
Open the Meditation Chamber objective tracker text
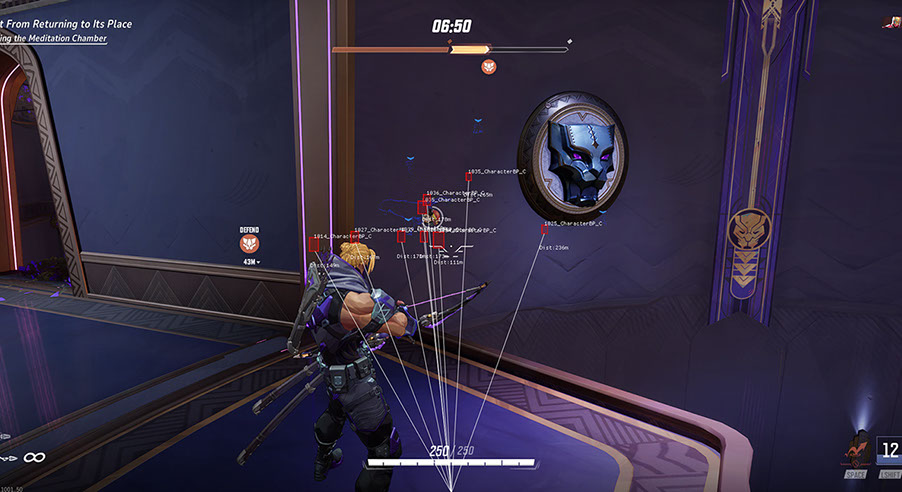tap(53, 38)
